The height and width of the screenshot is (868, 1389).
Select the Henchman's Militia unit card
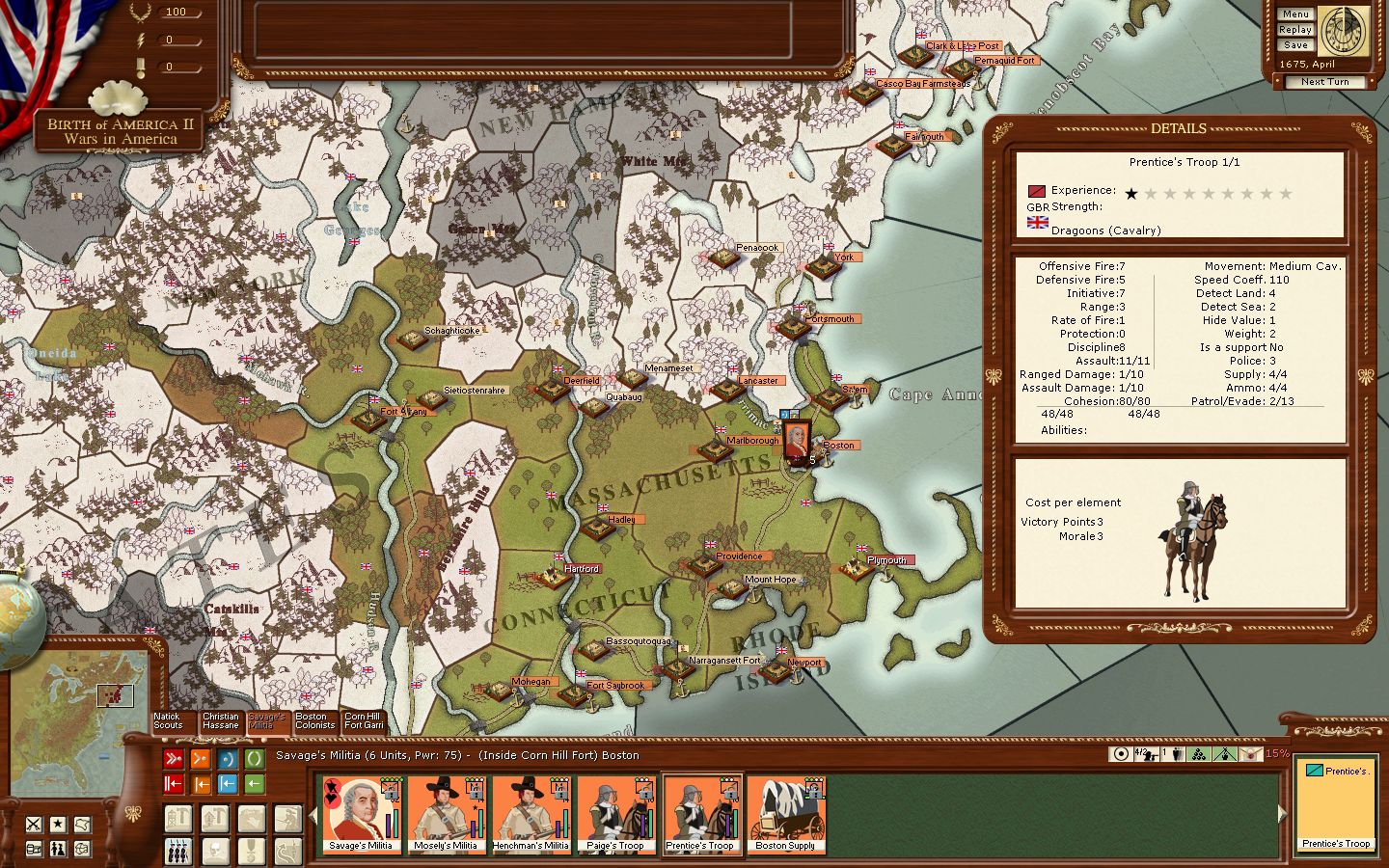531,815
